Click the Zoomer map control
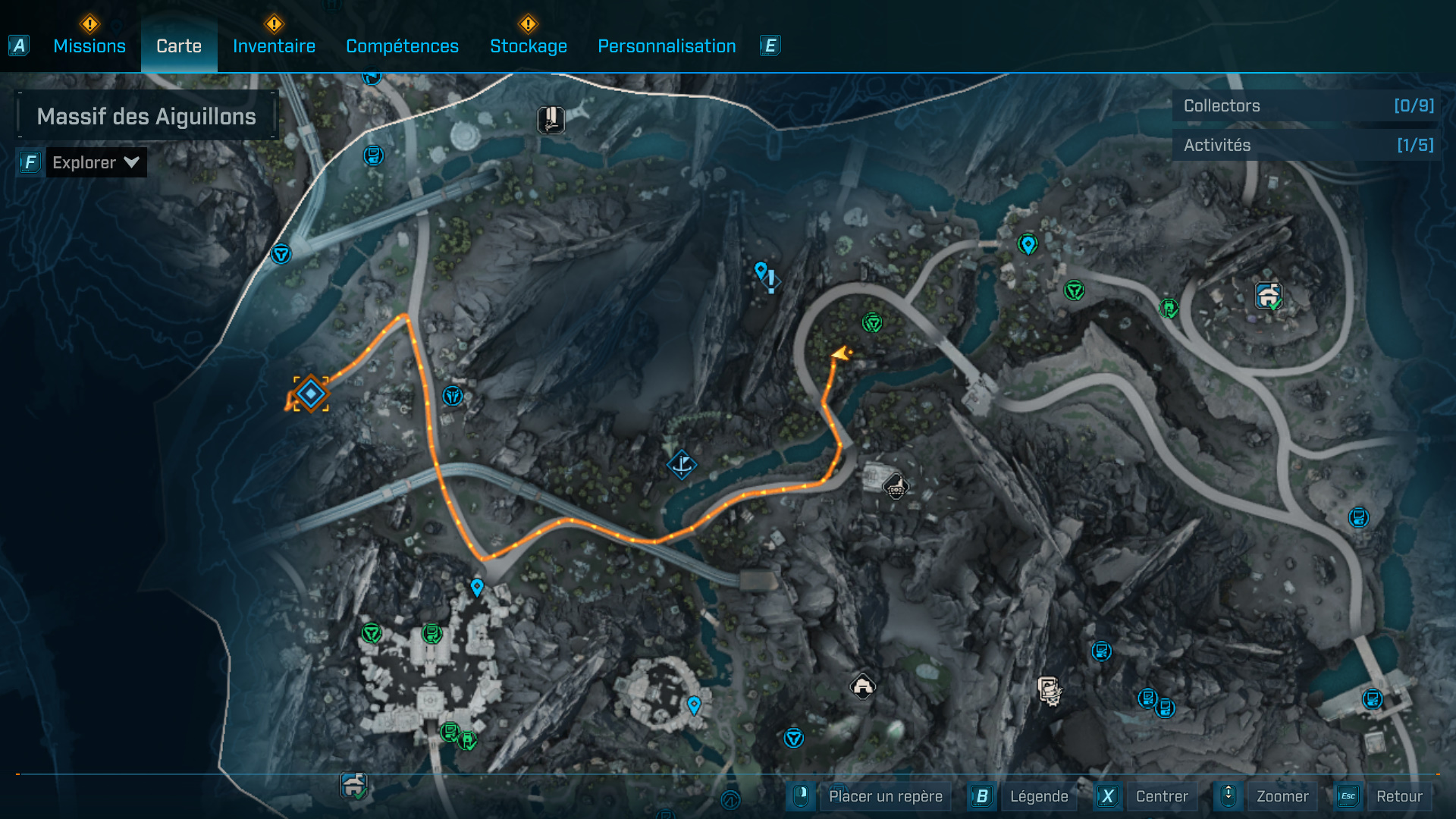This screenshot has width=1456, height=819. tap(1282, 796)
